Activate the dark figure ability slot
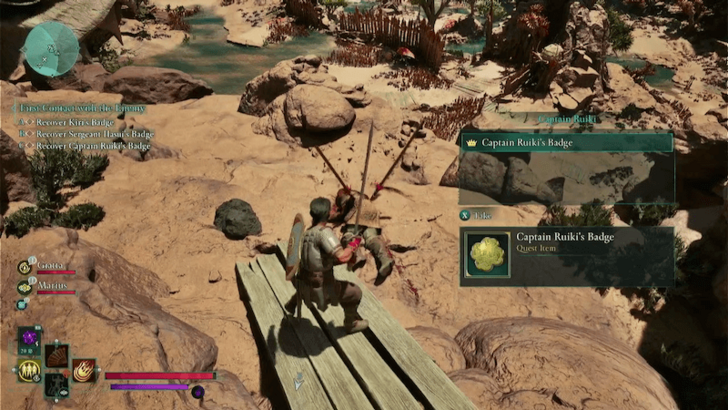The height and width of the screenshot is (410, 728). pos(57,385)
